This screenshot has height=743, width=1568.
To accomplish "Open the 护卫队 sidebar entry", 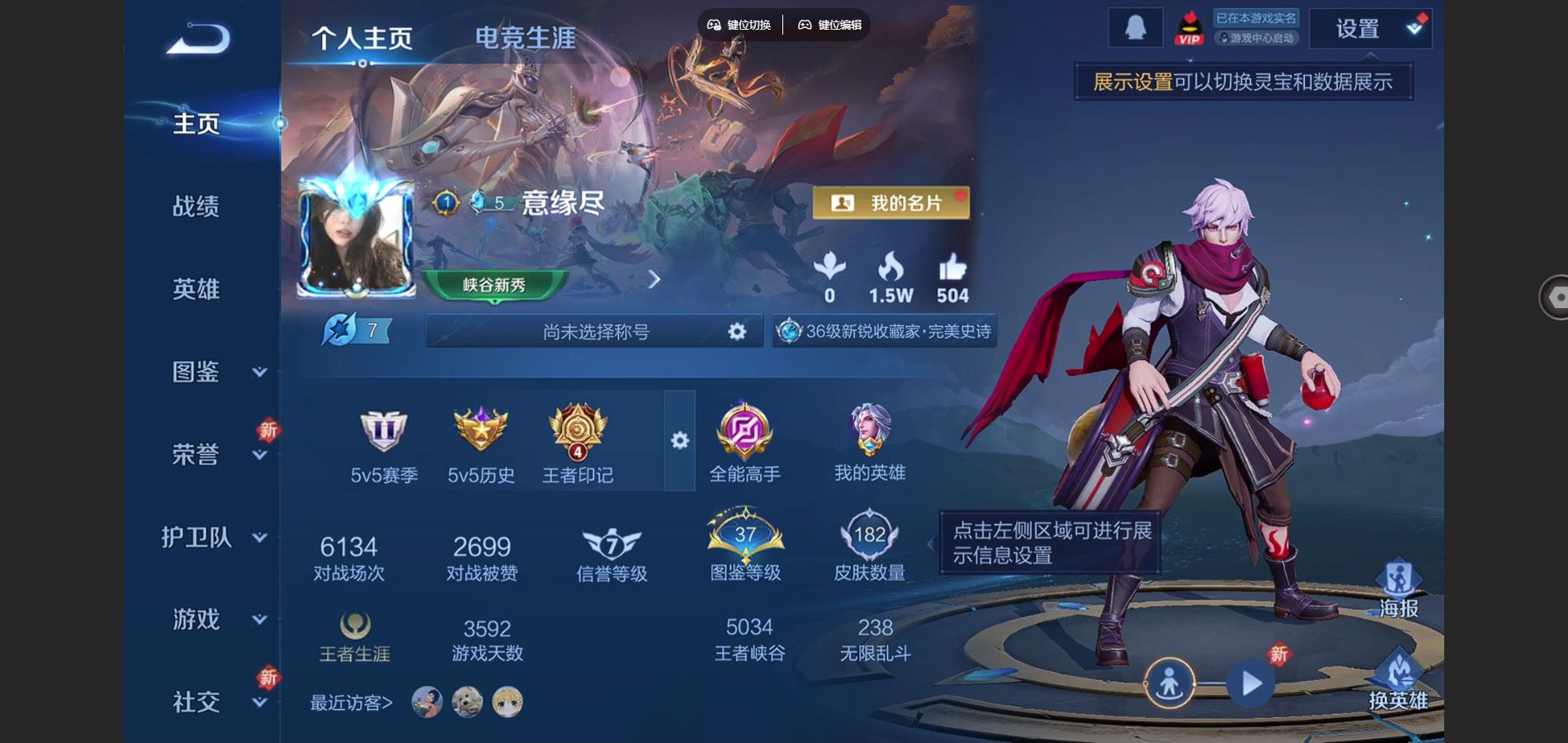I will [x=213, y=537].
